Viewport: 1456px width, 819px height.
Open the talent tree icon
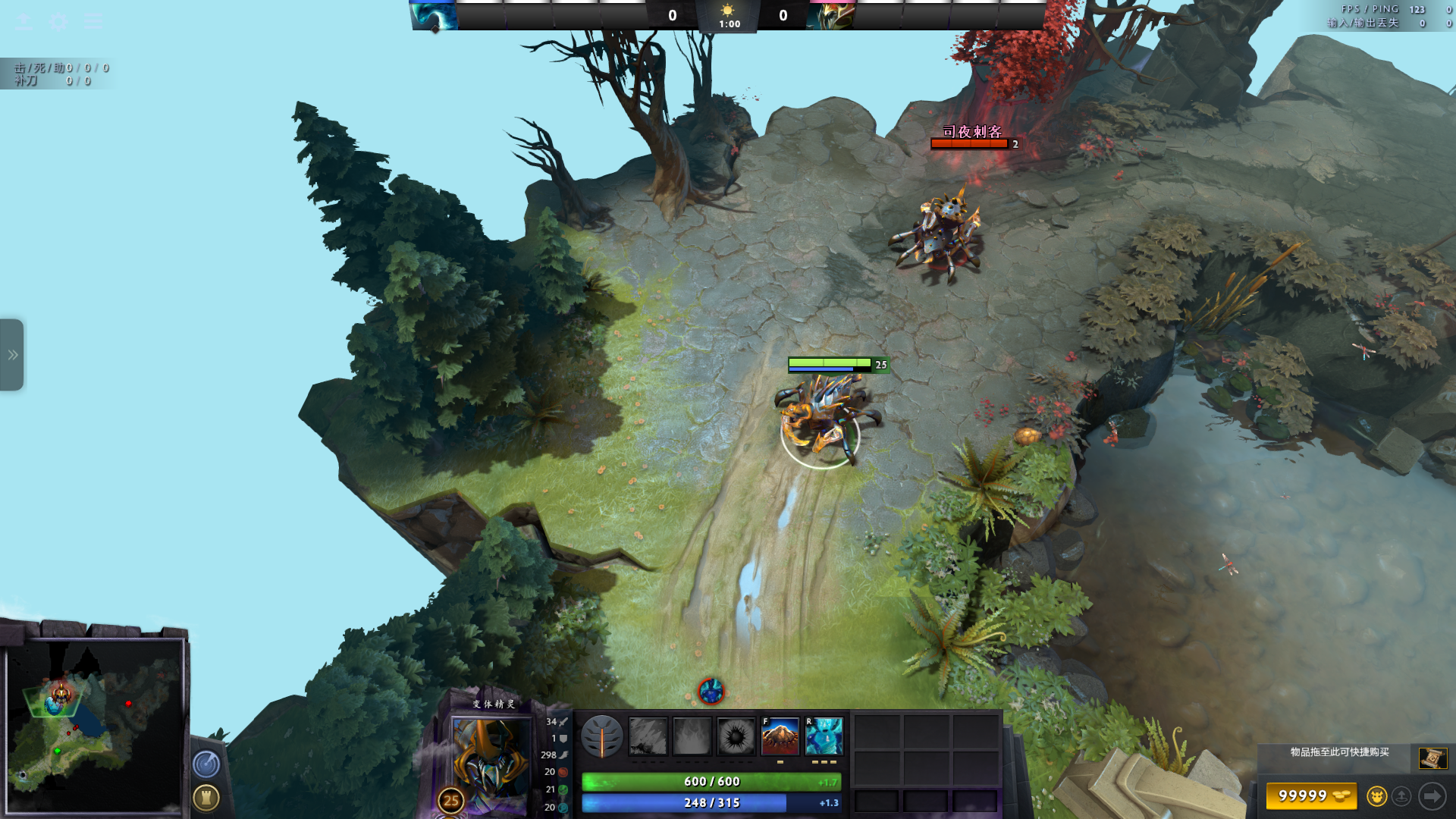602,736
